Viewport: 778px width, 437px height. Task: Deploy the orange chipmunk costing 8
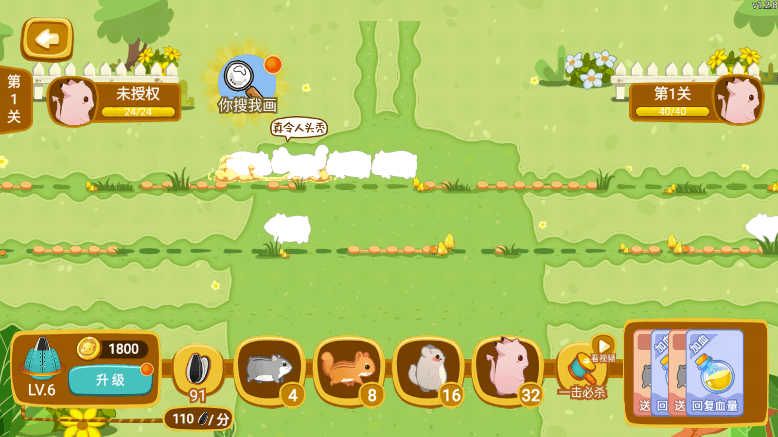[x=348, y=369]
